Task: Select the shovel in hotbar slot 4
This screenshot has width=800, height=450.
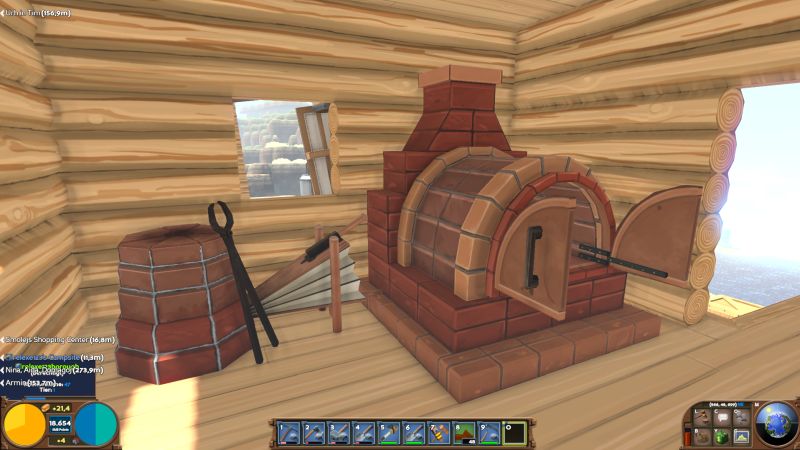Action: [363, 432]
